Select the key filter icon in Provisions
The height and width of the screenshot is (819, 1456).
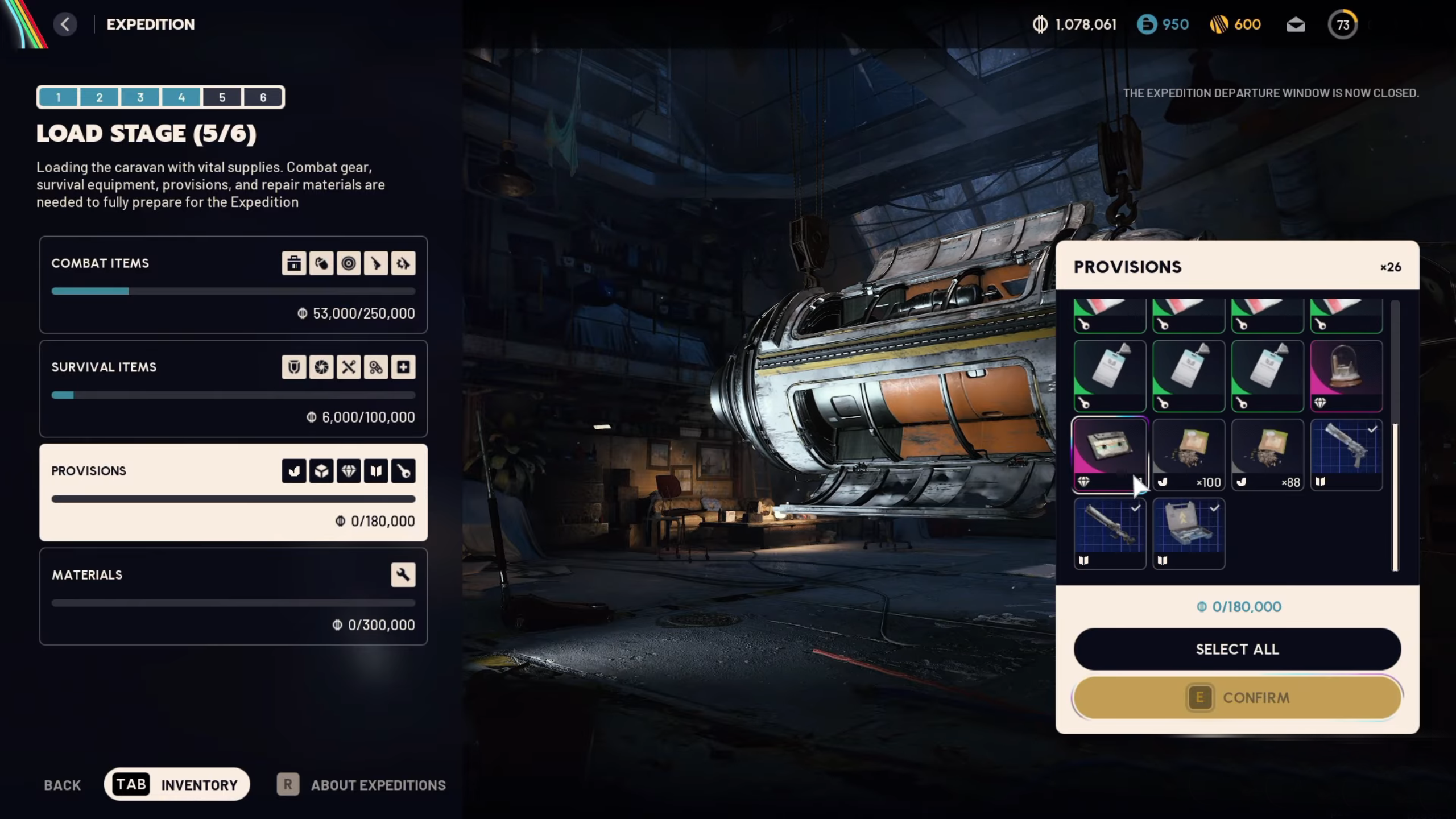(403, 470)
